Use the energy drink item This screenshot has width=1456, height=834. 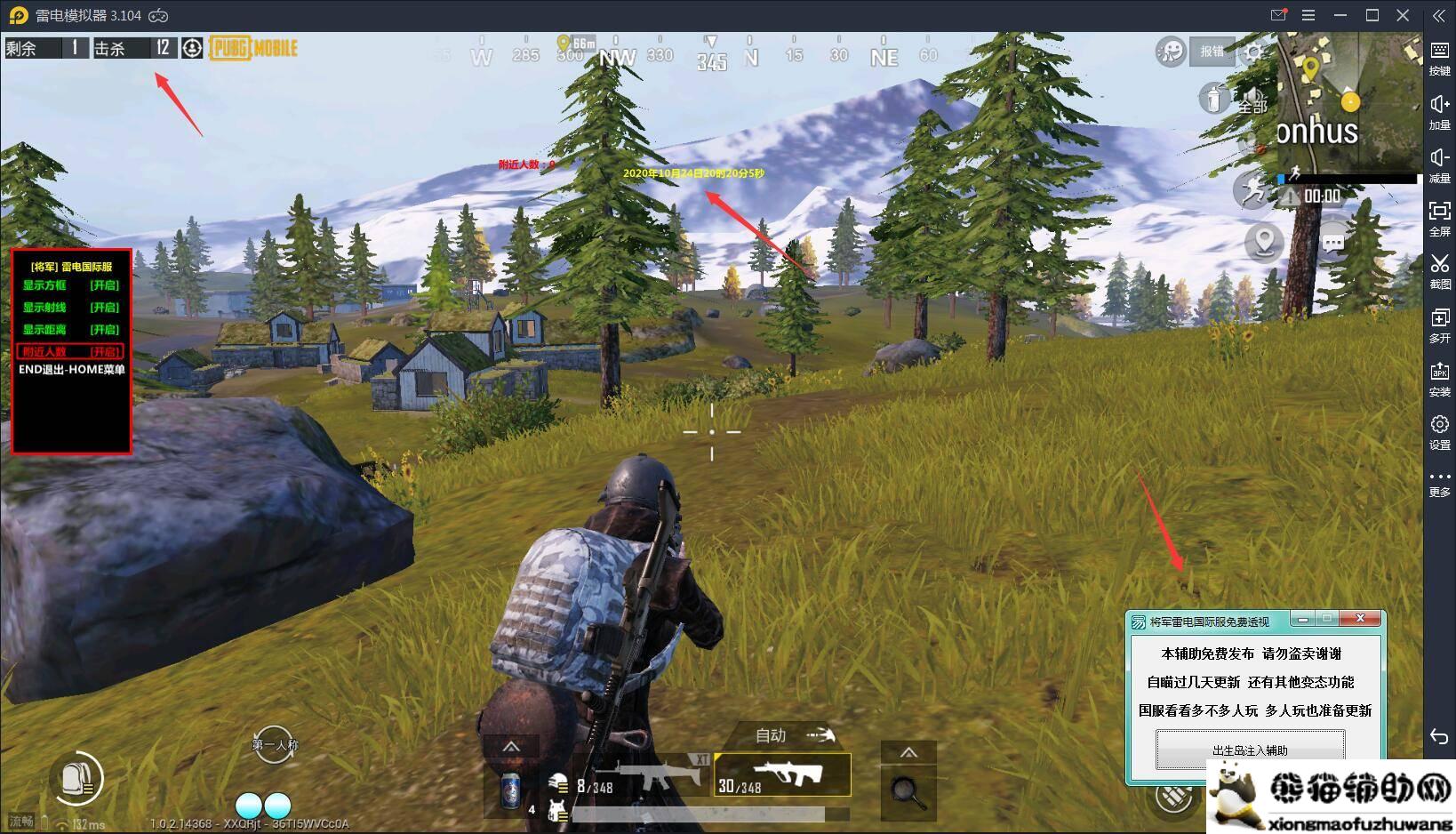511,790
